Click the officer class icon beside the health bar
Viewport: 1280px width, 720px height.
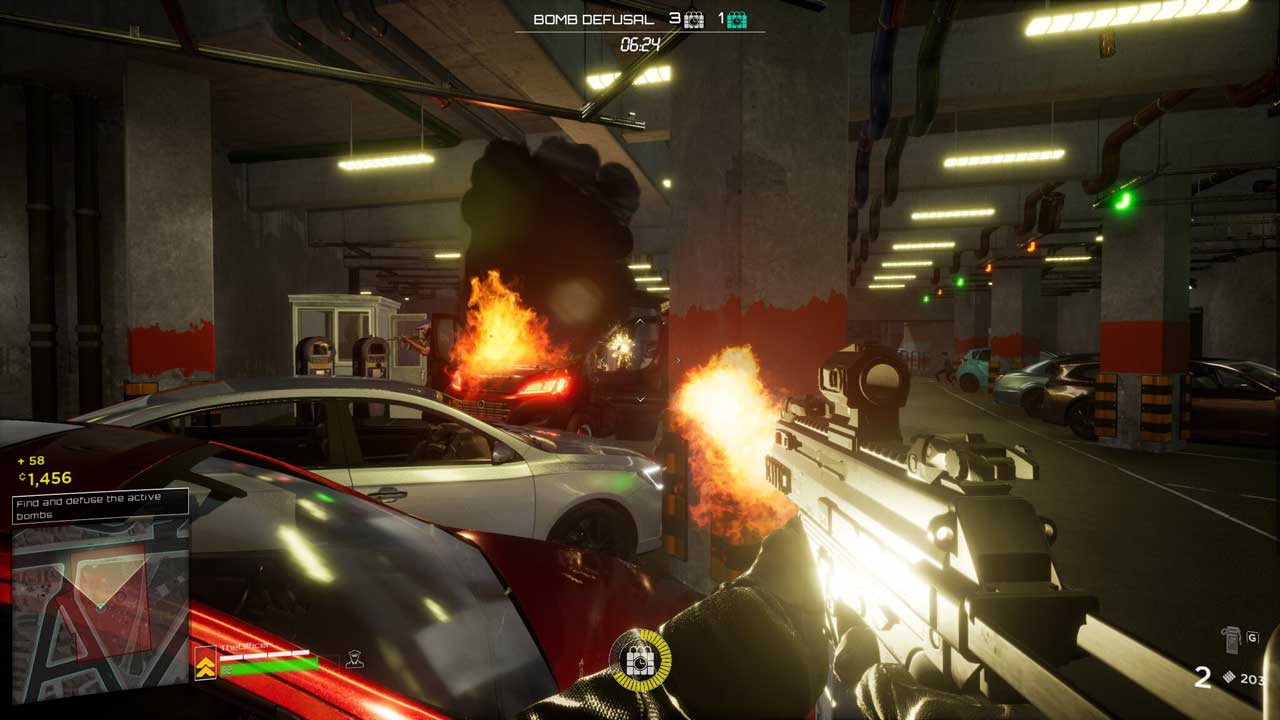point(353,659)
